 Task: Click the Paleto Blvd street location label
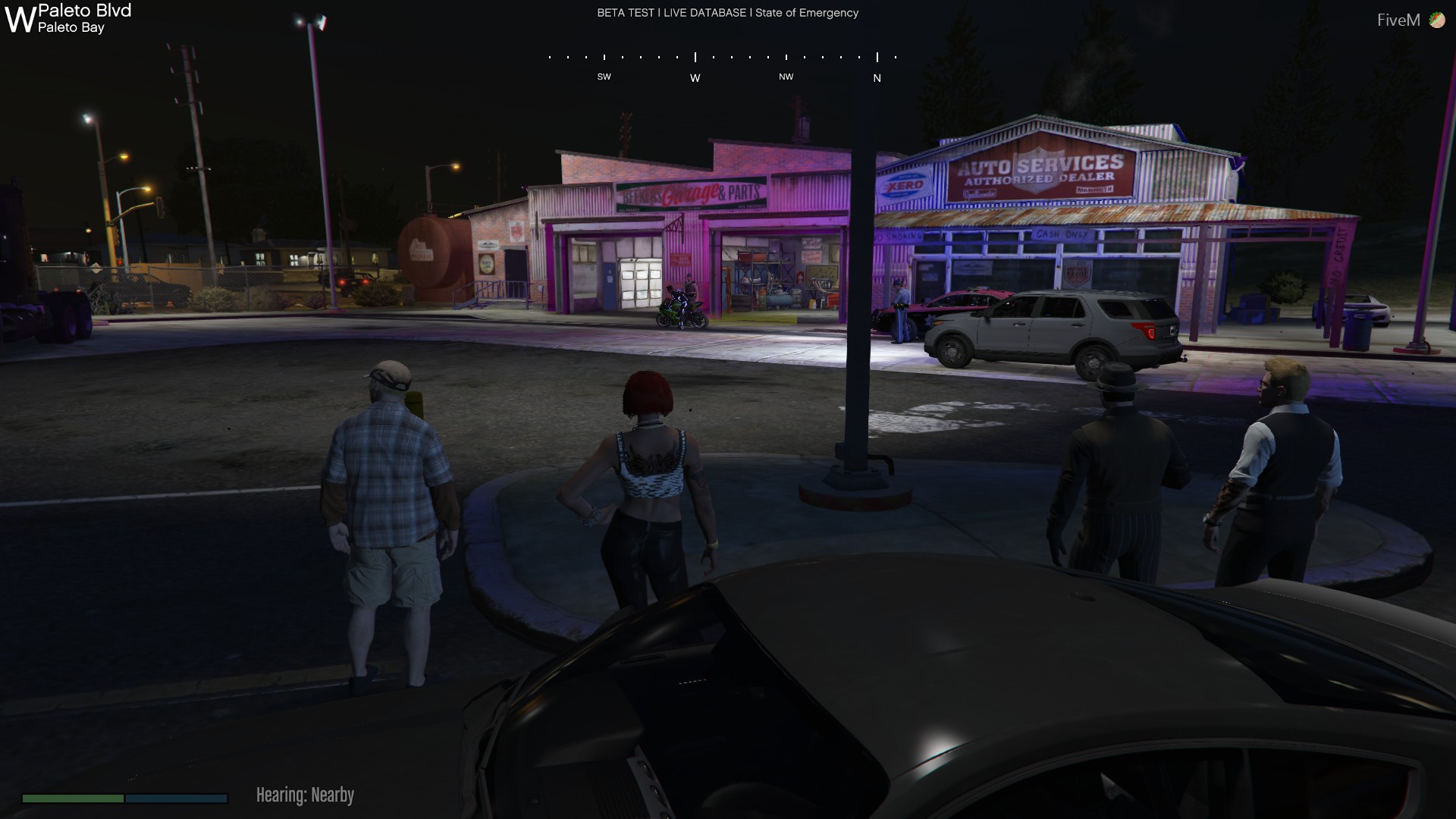coord(84,11)
